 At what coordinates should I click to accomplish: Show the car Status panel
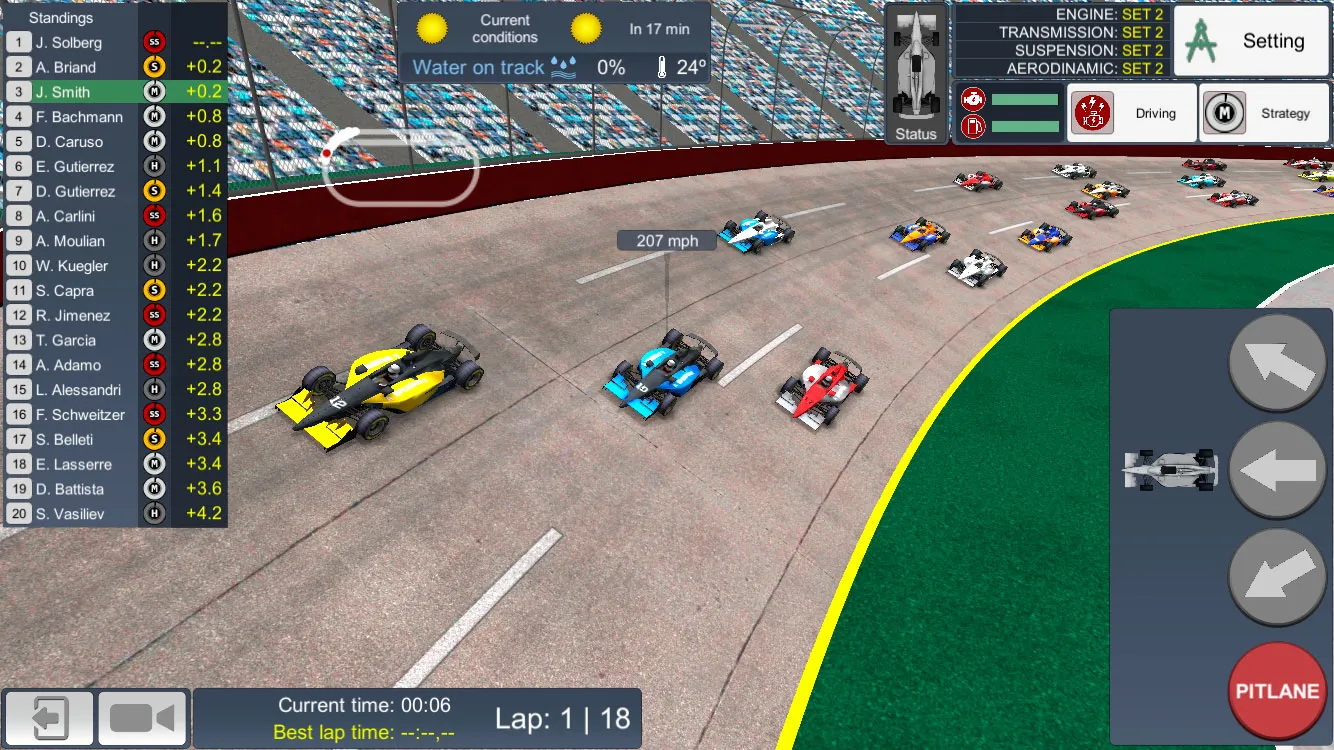pyautogui.click(x=916, y=75)
